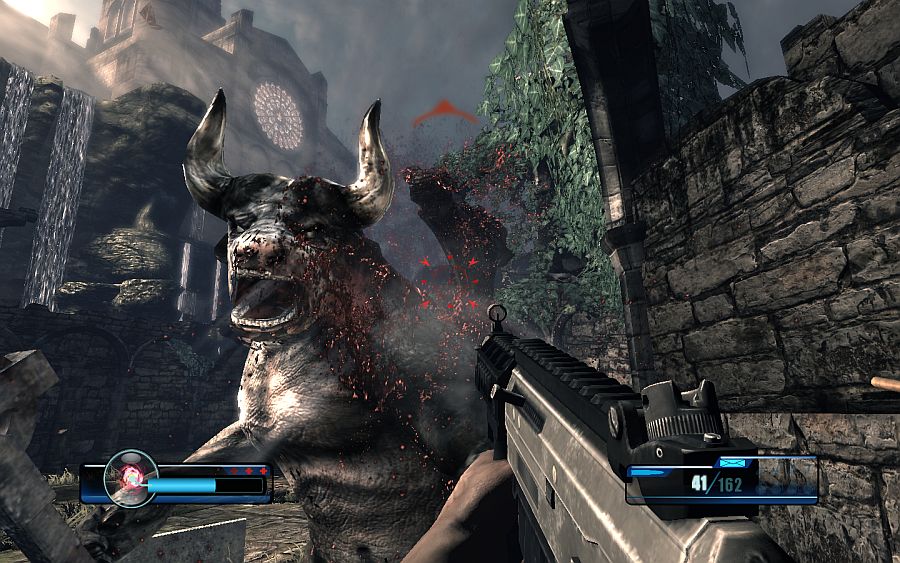Viewport: 900px width, 563px height.
Task: Click the cyan crossed icon above the ammo count
Action: pos(732,463)
